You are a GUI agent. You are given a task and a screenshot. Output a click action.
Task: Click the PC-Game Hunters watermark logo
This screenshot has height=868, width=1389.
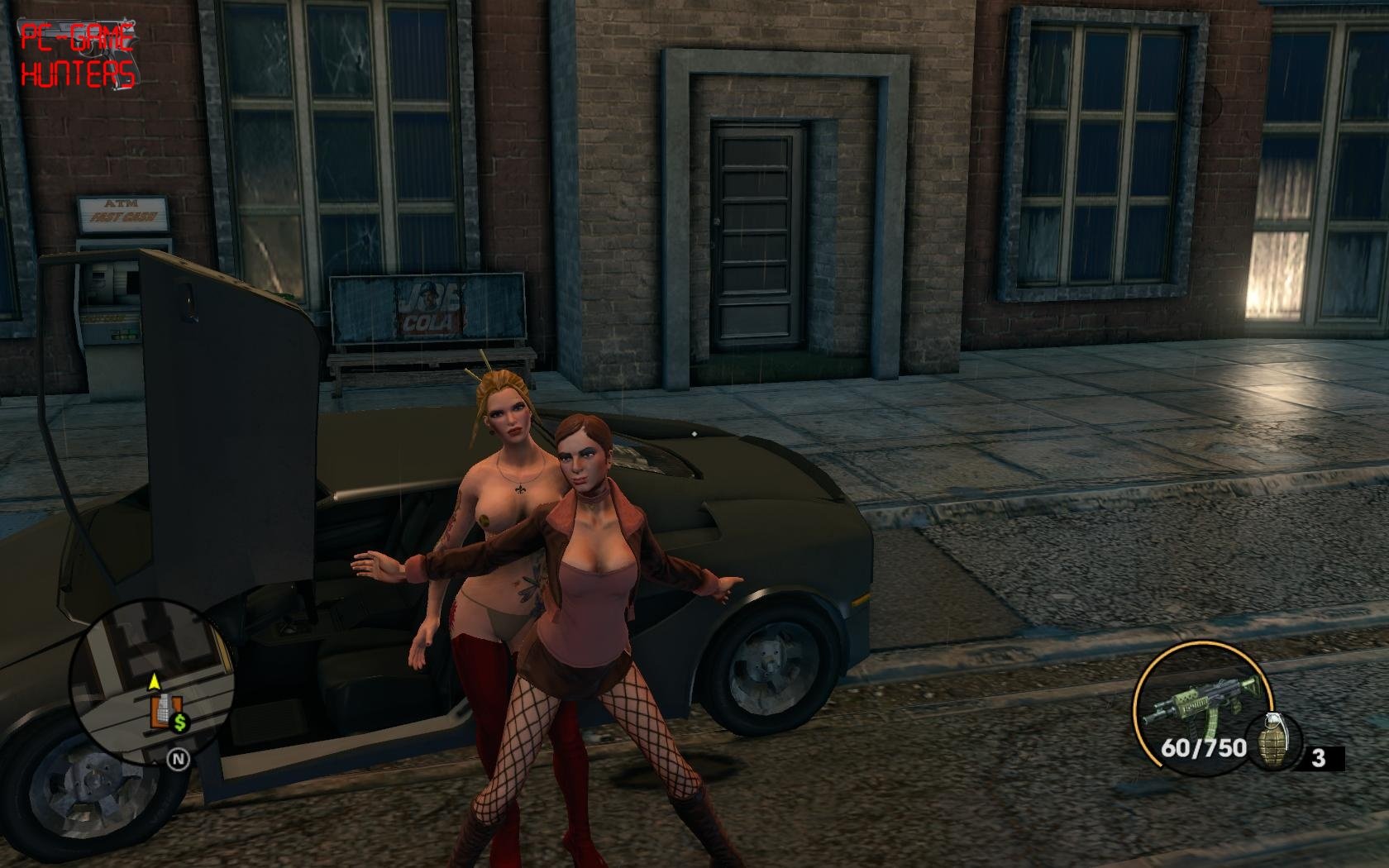point(79,55)
